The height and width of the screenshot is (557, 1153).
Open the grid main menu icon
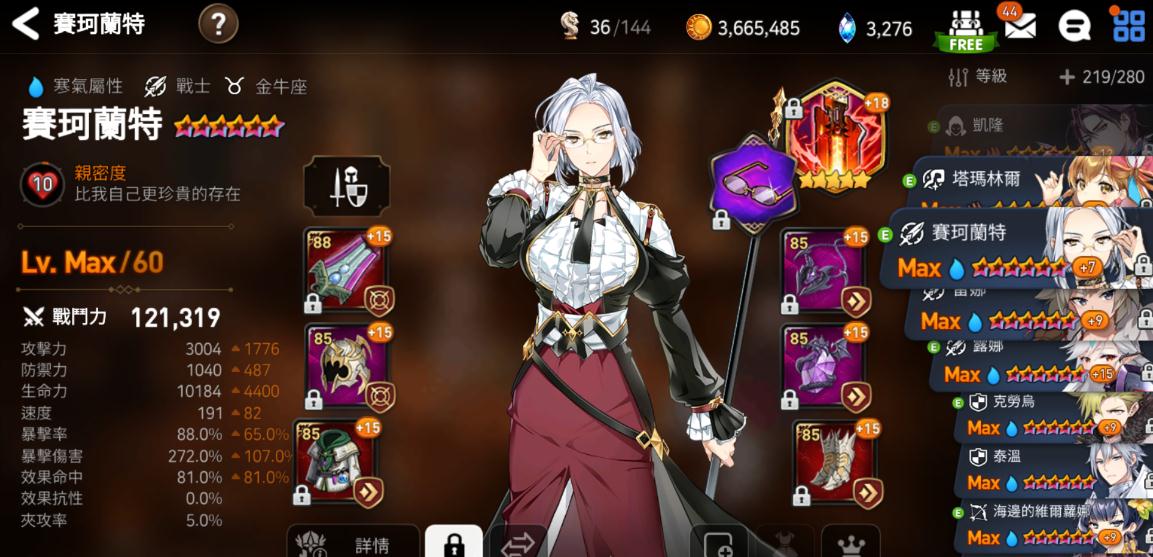[1128, 25]
